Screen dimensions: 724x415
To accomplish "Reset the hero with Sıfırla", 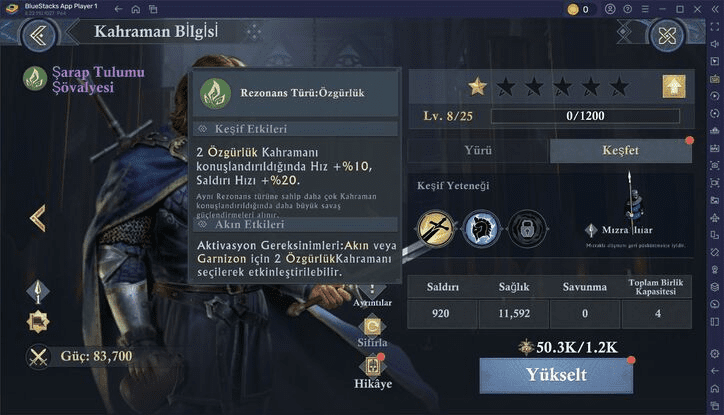I will click(x=372, y=329).
